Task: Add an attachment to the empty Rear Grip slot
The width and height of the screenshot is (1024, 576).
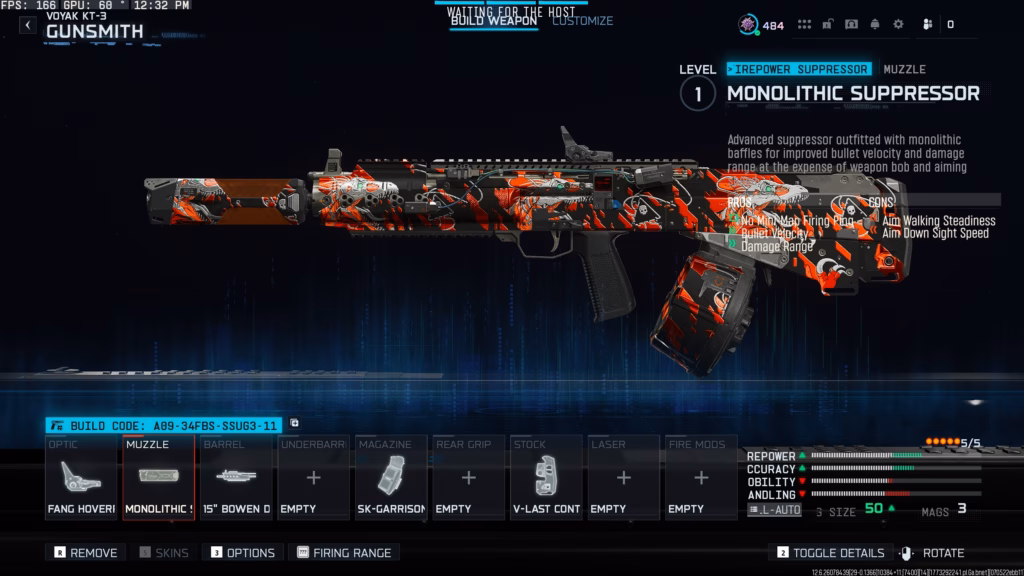Action: point(468,478)
